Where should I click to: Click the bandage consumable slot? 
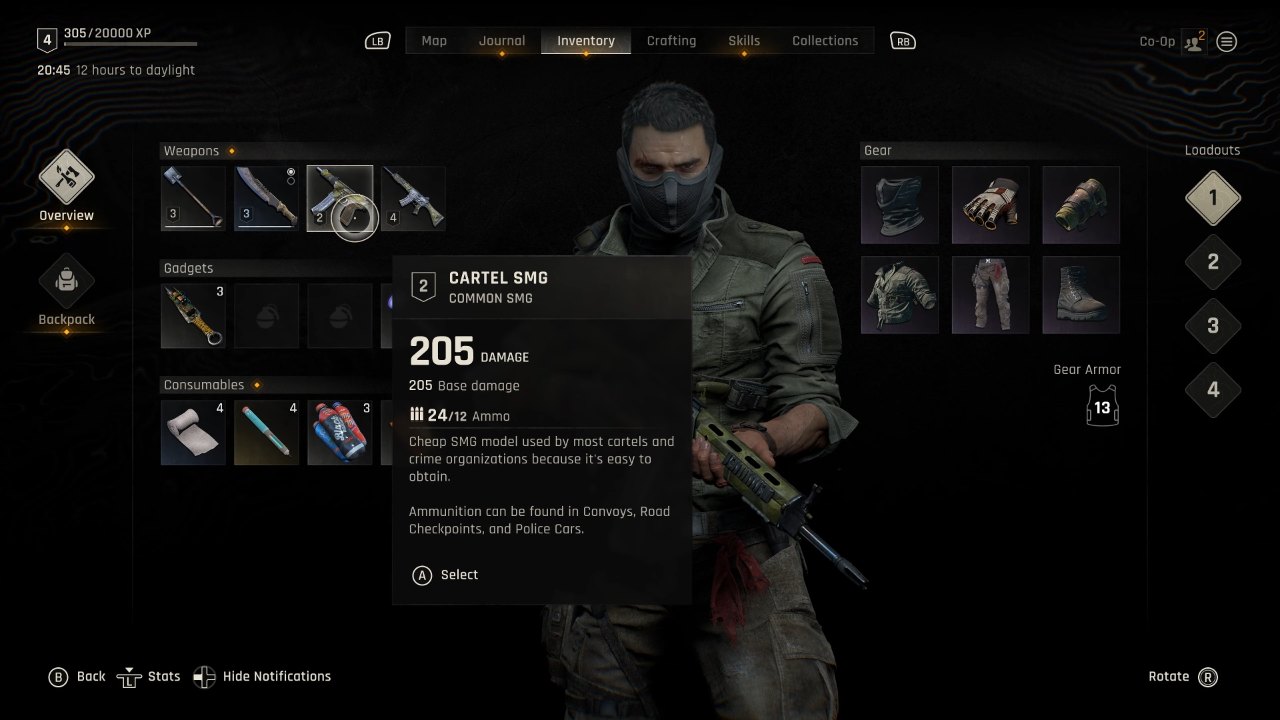193,432
